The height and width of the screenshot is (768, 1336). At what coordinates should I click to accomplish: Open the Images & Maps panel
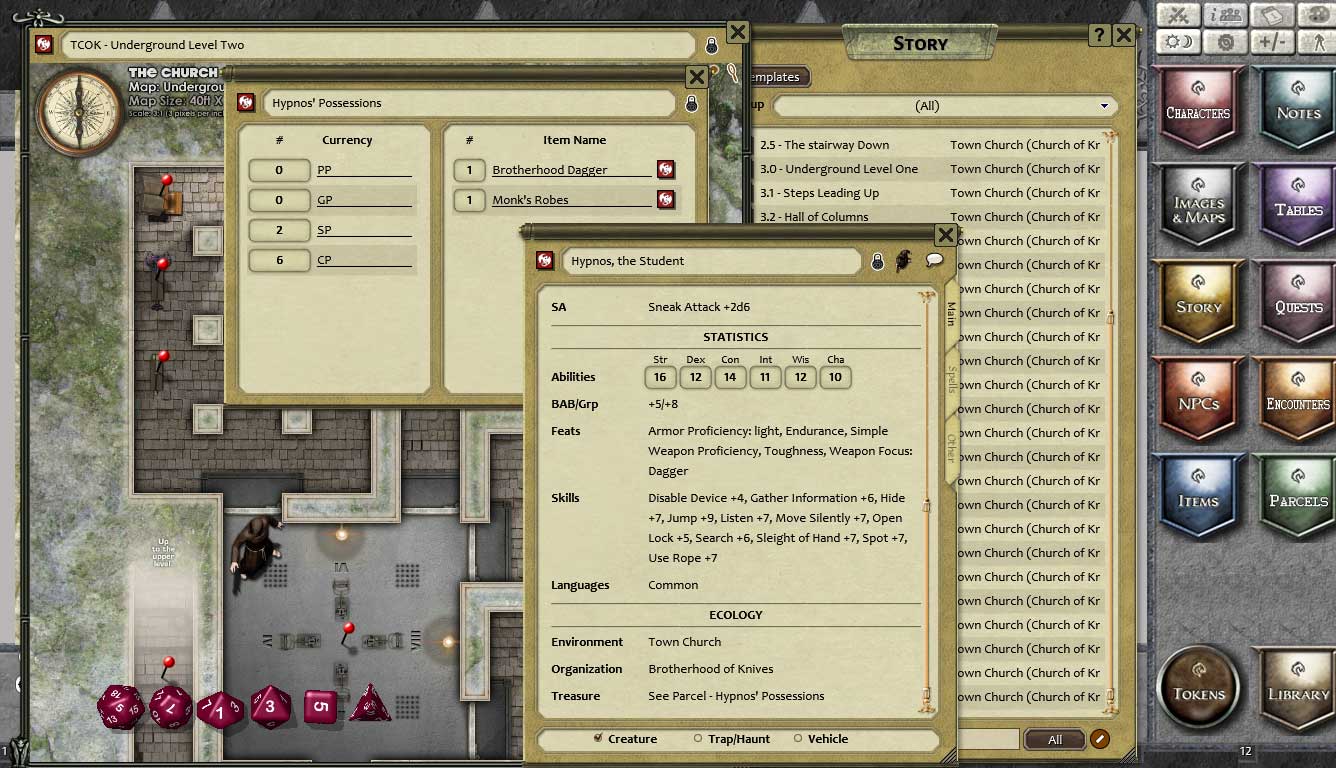pyautogui.click(x=1197, y=208)
